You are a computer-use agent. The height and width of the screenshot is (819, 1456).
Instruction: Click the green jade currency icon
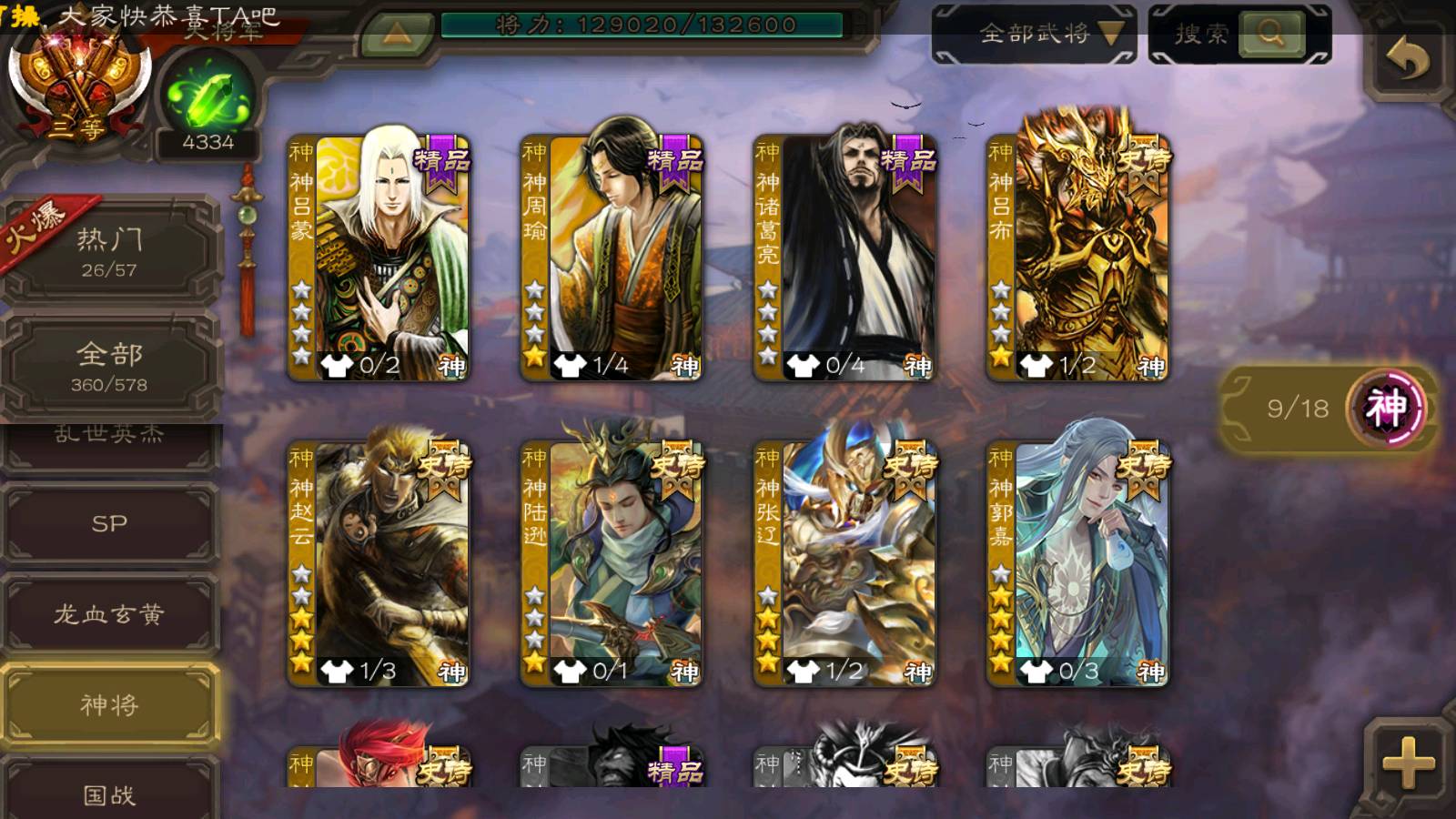click(207, 96)
